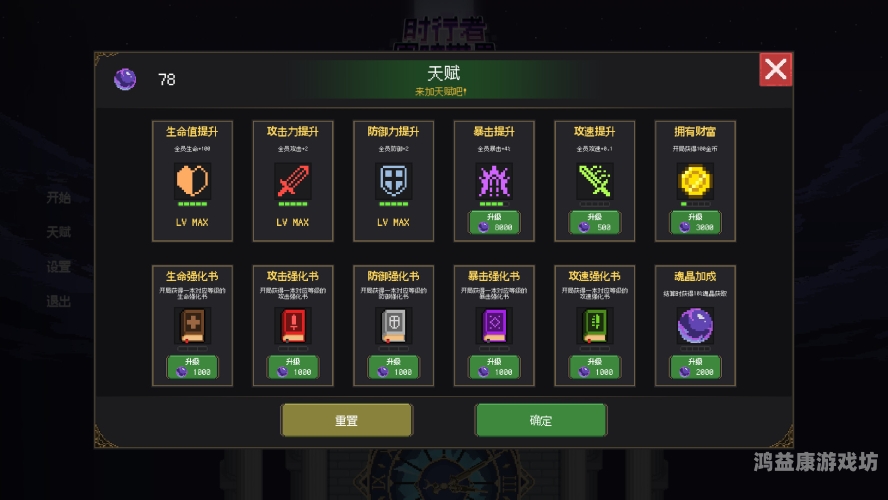Select the 攻击力提升 red sword icon
This screenshot has width=888, height=500.
coord(293,181)
